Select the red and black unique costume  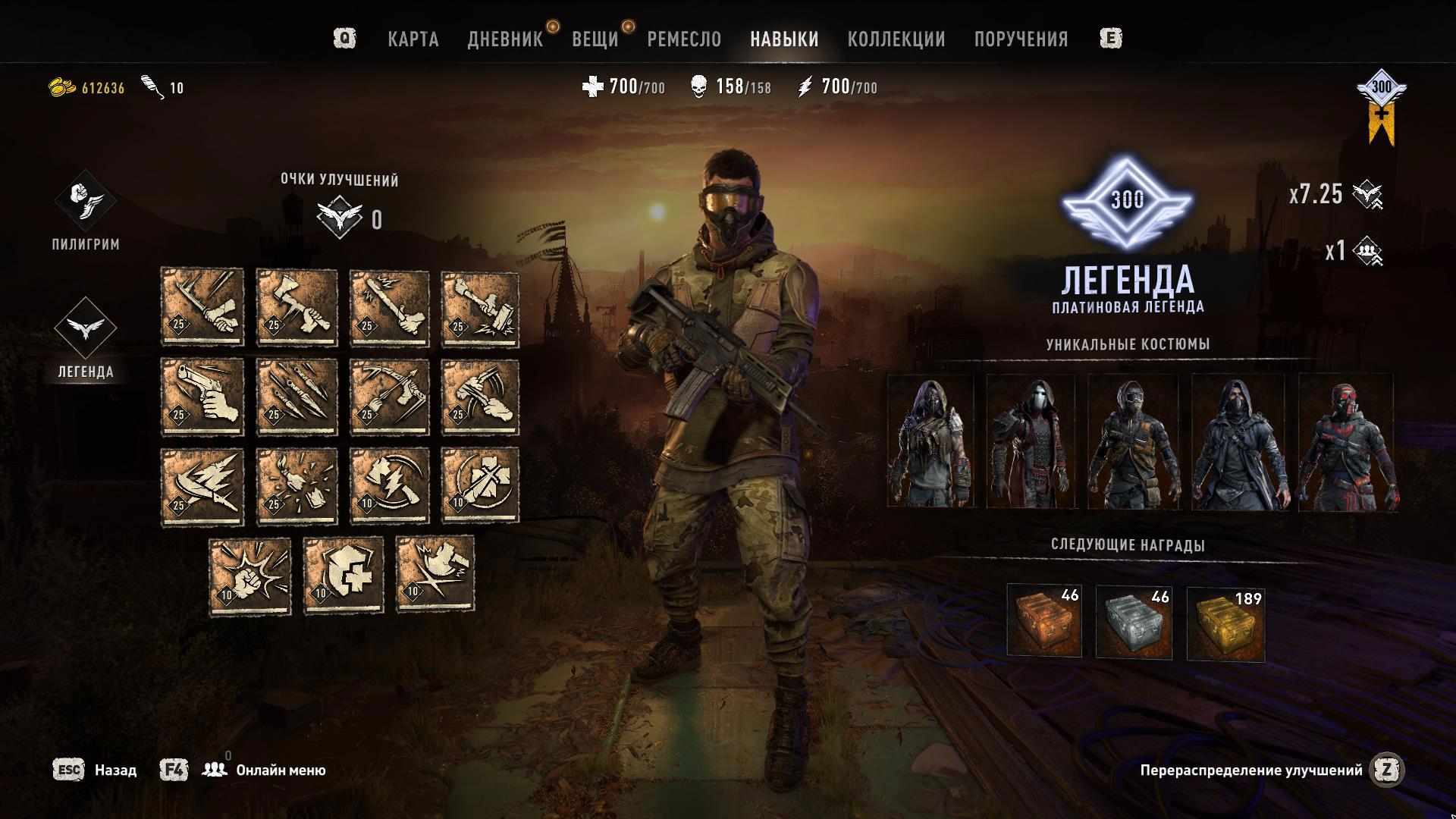pyautogui.click(x=1348, y=441)
